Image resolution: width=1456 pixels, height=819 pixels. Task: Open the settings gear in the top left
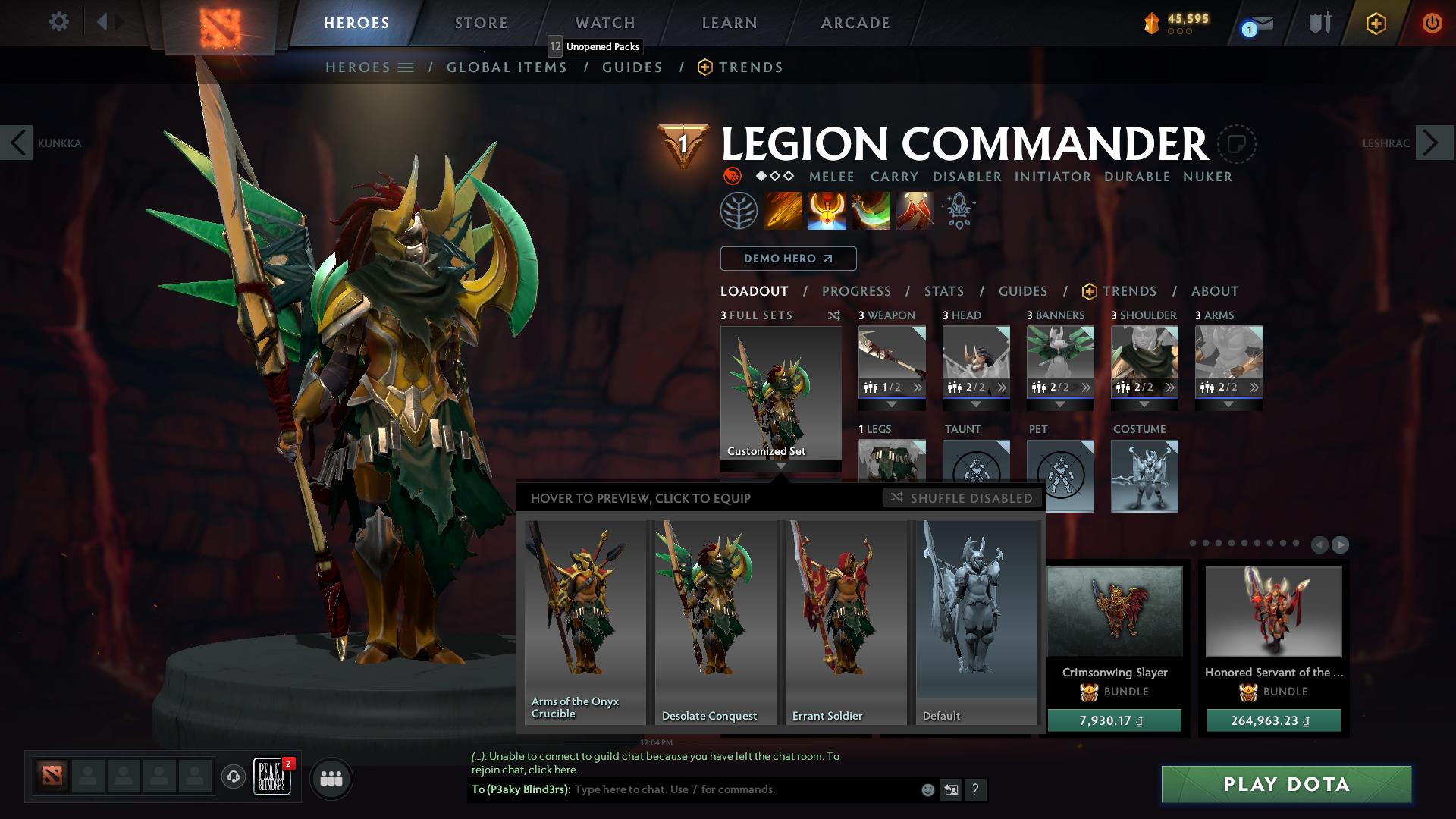tap(58, 22)
